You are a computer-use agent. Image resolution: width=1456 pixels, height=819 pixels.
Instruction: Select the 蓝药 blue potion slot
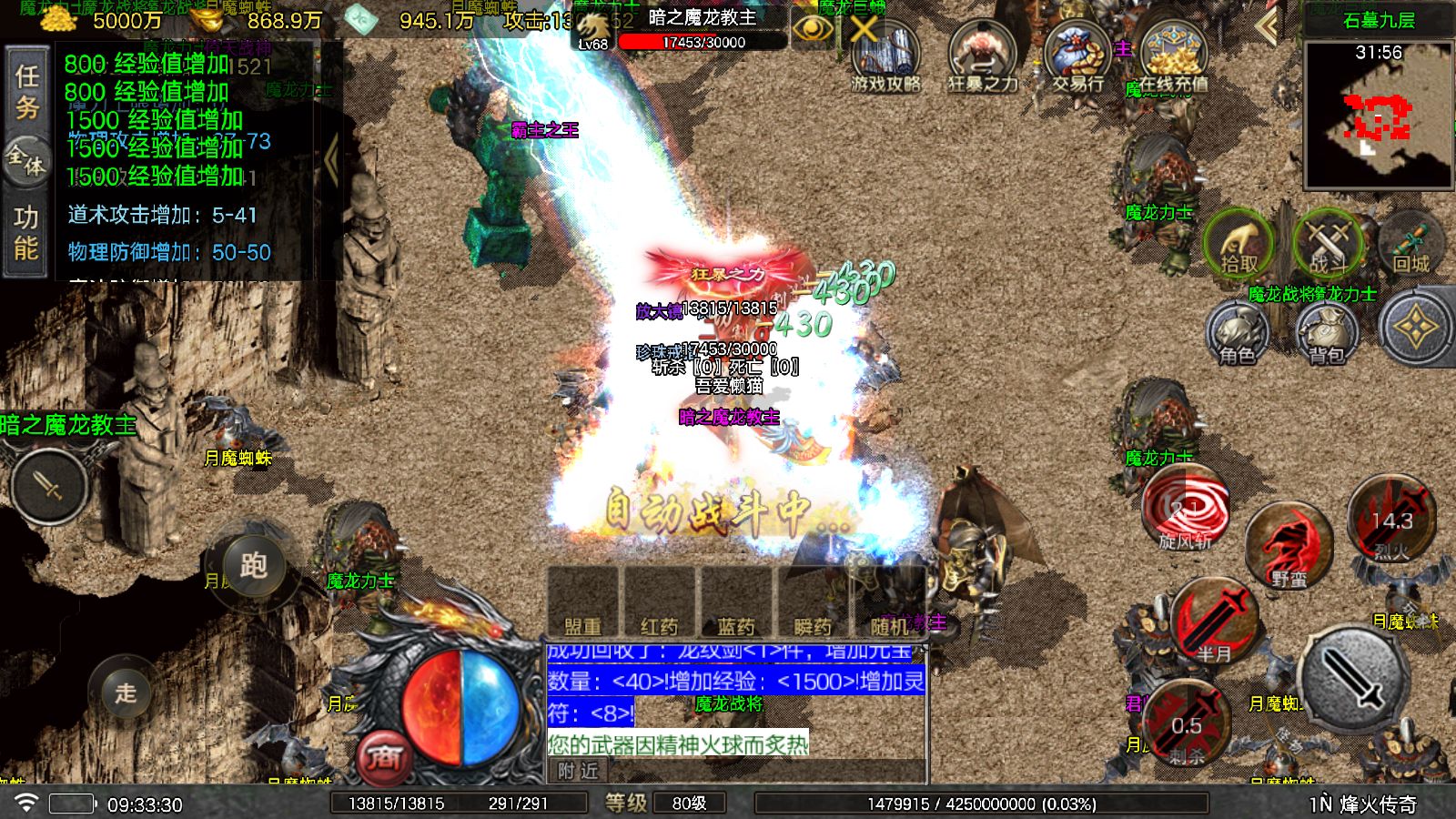coord(735,602)
